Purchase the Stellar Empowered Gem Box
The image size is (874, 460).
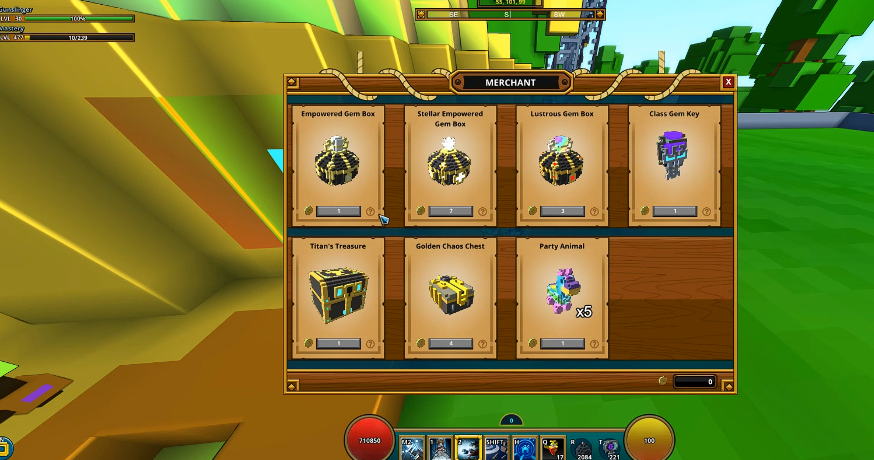(450, 211)
